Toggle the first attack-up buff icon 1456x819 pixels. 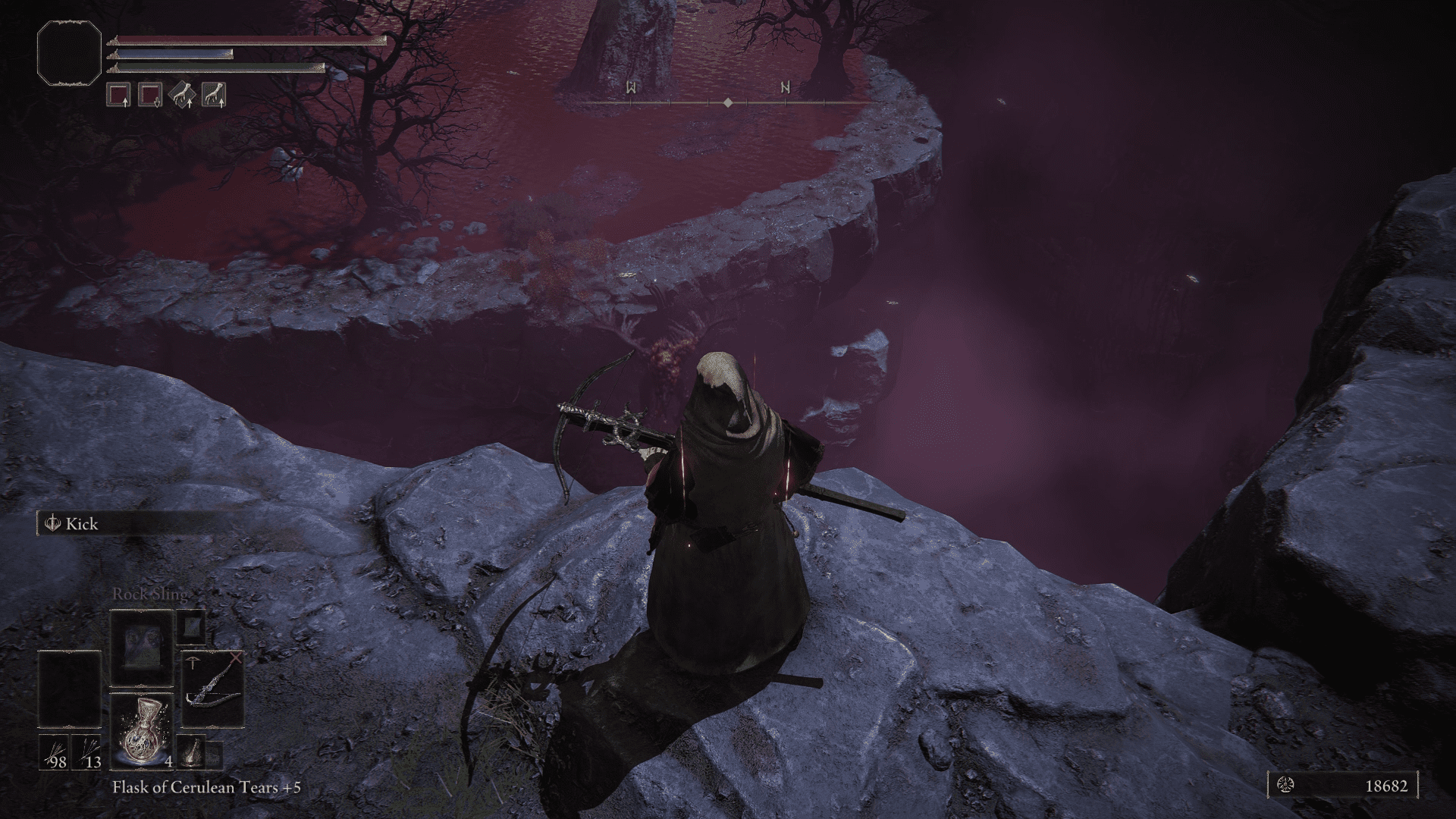(x=118, y=93)
